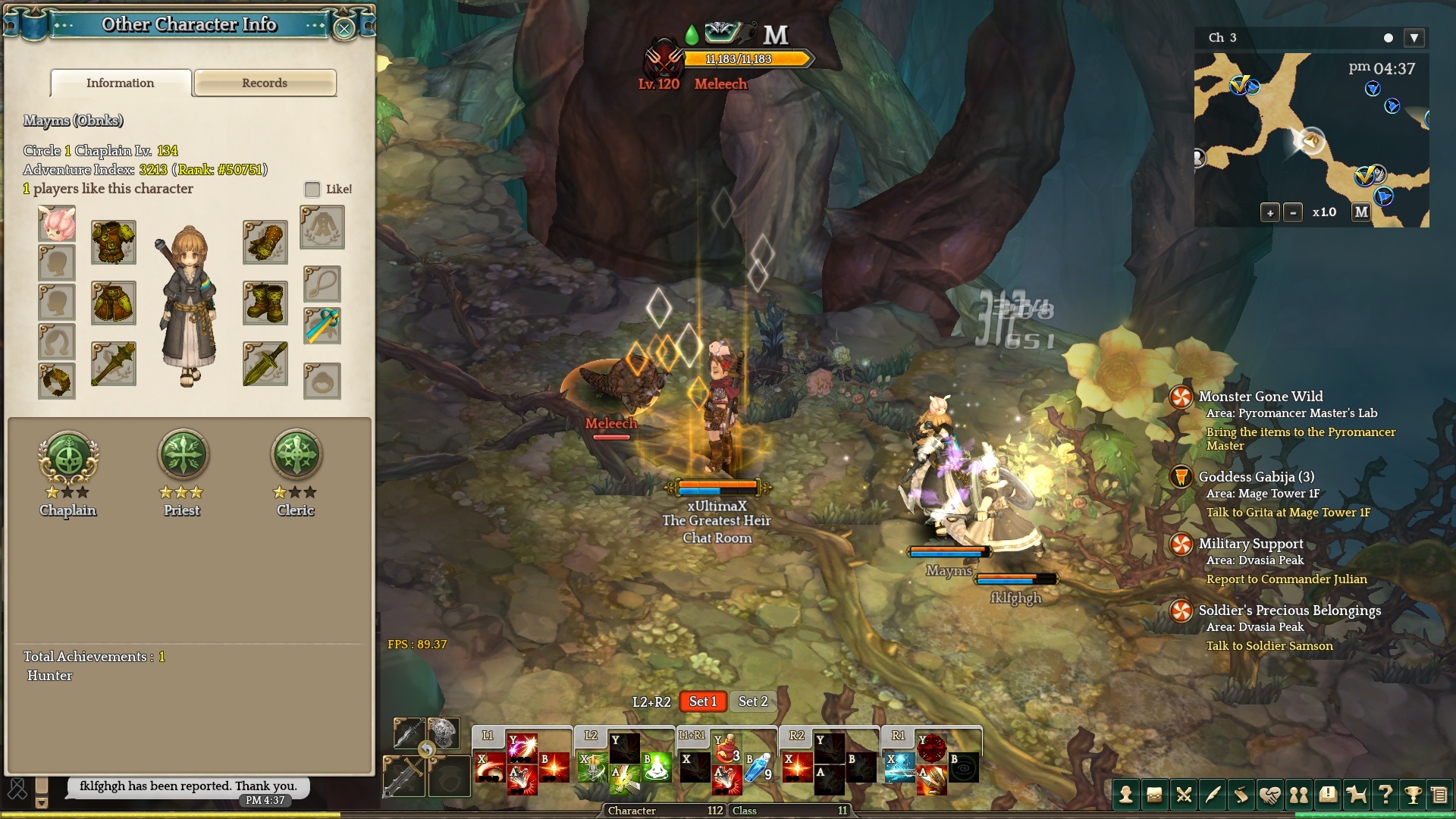Open the question mark help menu
The width and height of the screenshot is (1456, 819).
click(x=1385, y=795)
